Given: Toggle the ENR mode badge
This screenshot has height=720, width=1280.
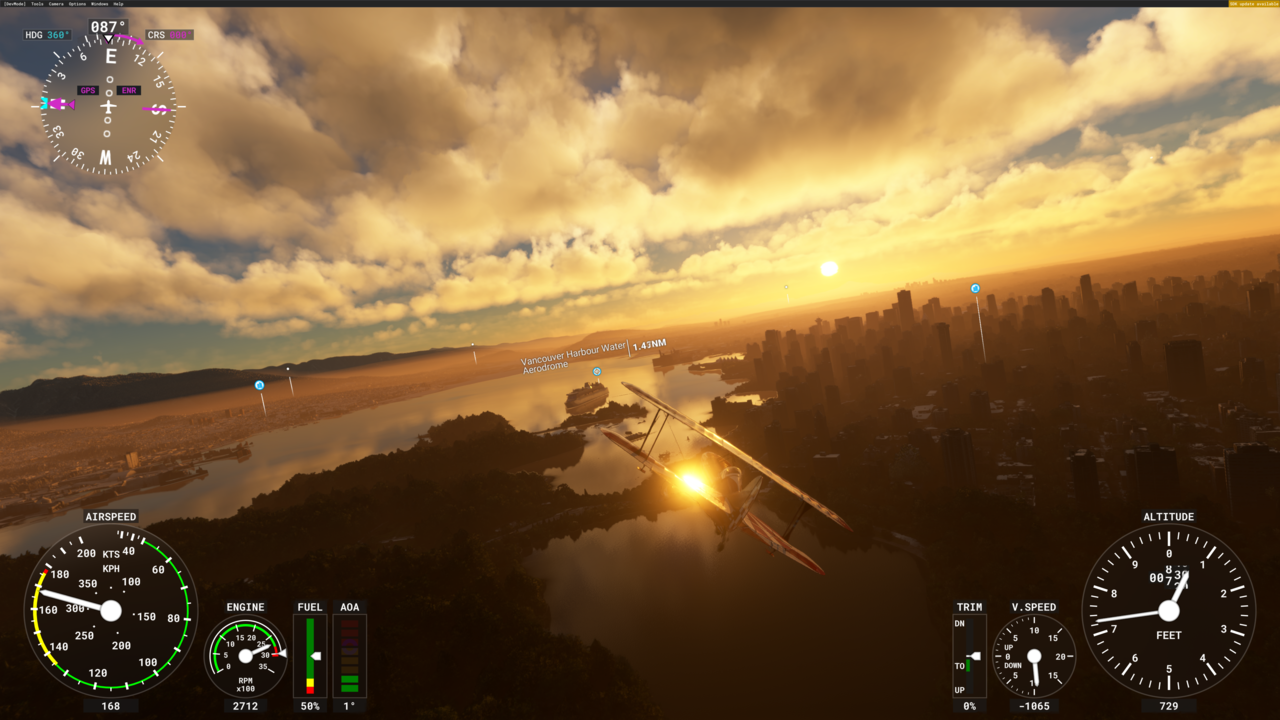Looking at the screenshot, I should tap(128, 90).
